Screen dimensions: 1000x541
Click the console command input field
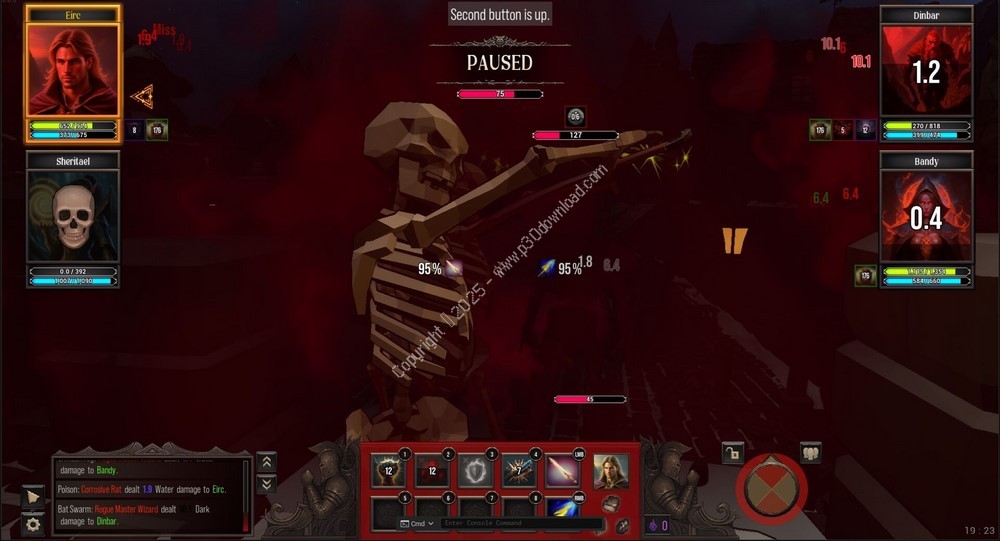pos(520,524)
